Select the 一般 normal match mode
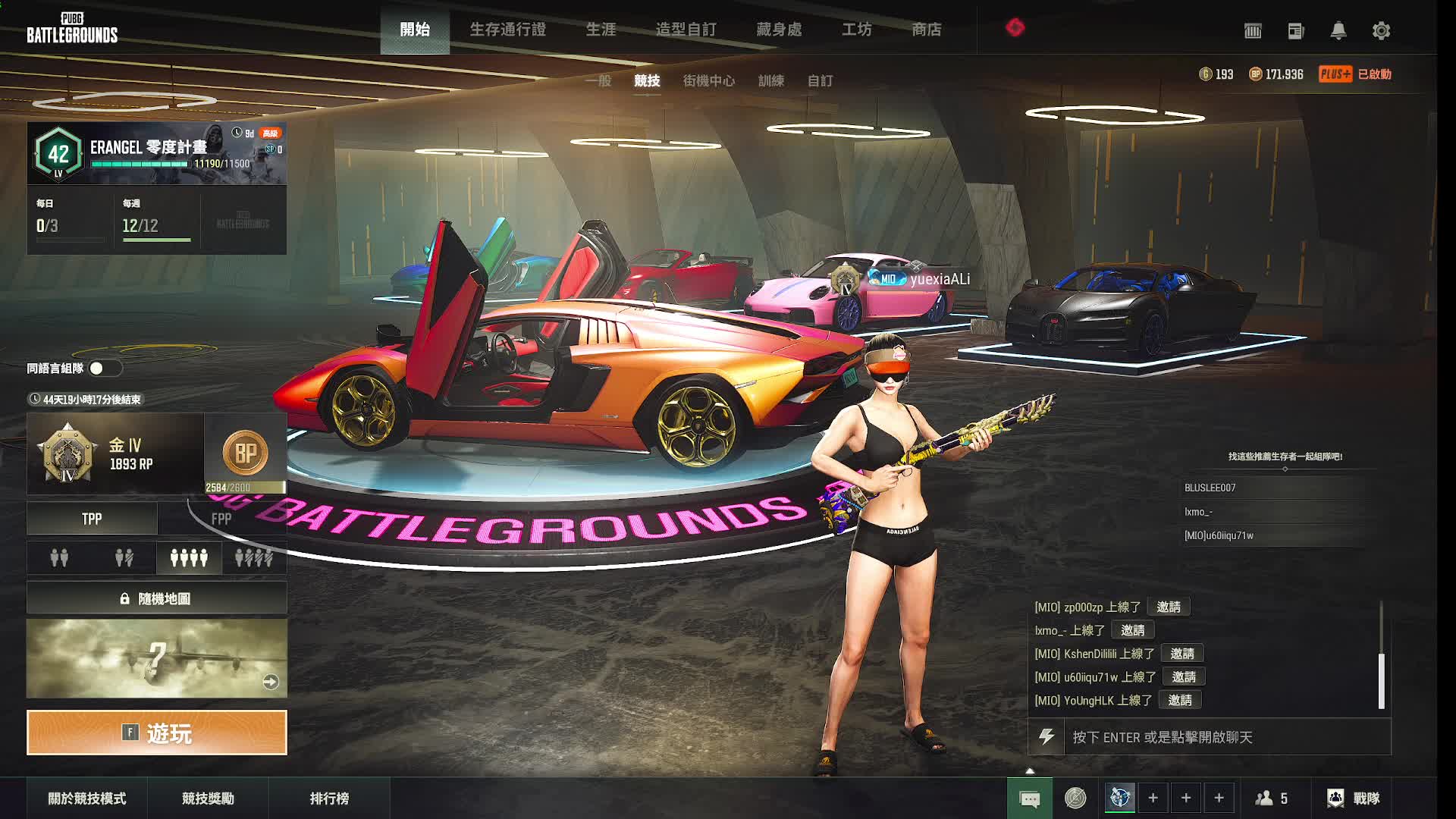The height and width of the screenshot is (819, 1456). (x=598, y=80)
